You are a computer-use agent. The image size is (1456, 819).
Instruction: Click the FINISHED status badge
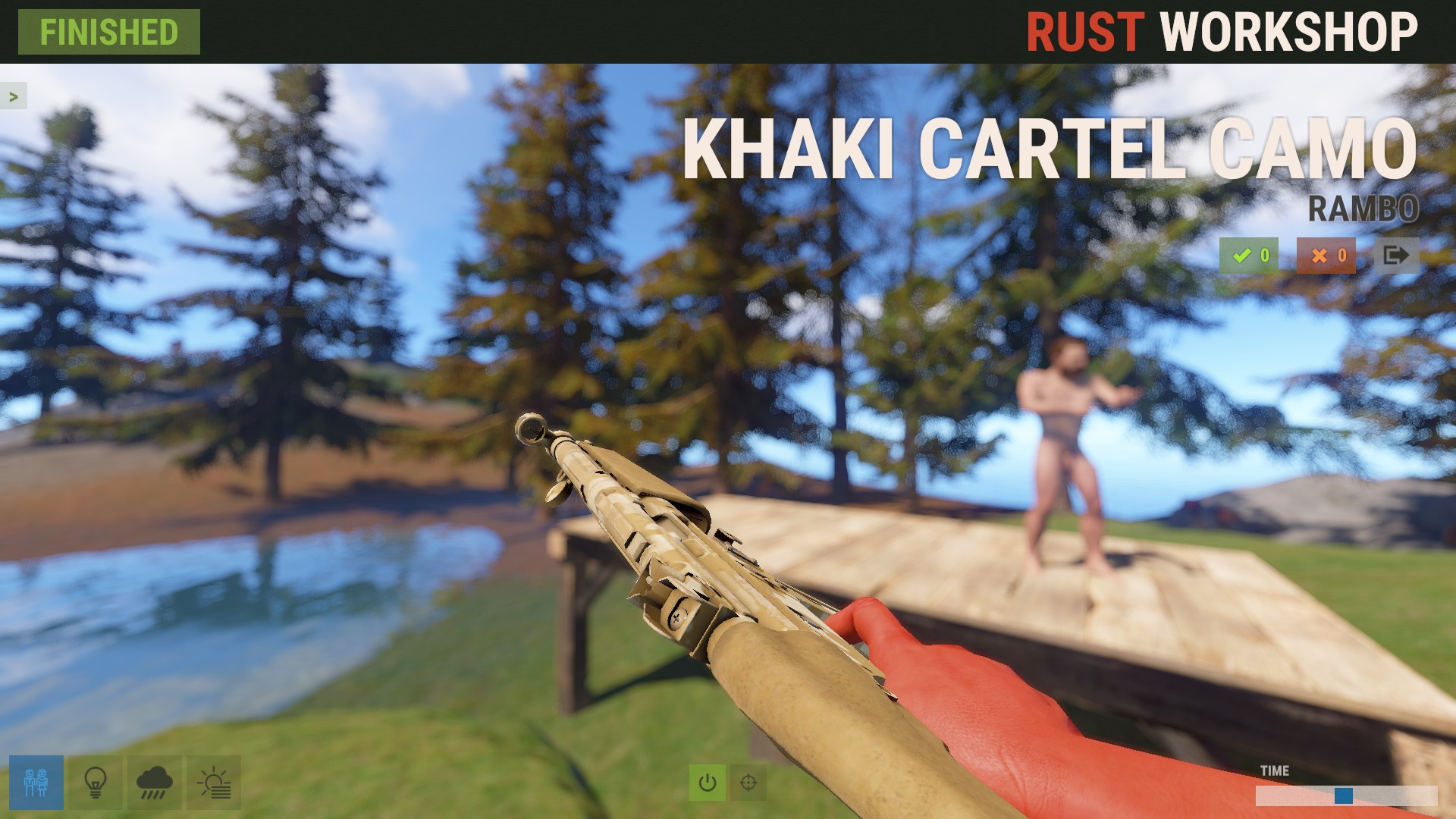(108, 33)
